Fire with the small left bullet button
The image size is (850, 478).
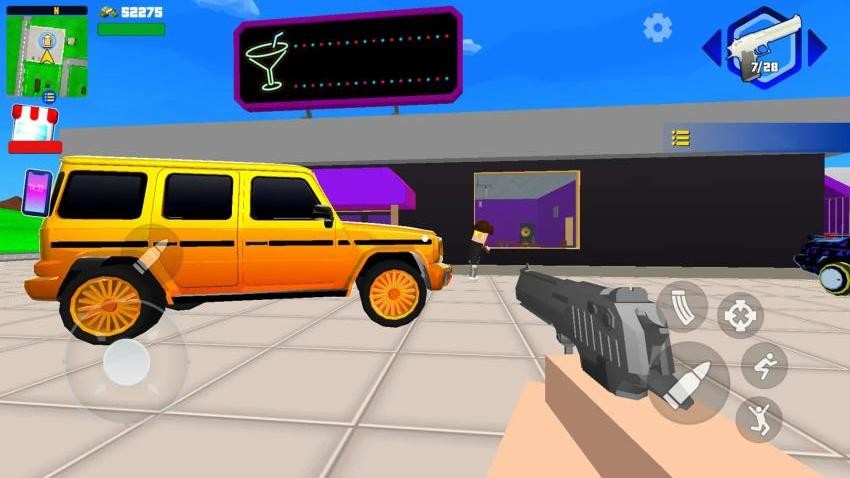[150, 259]
